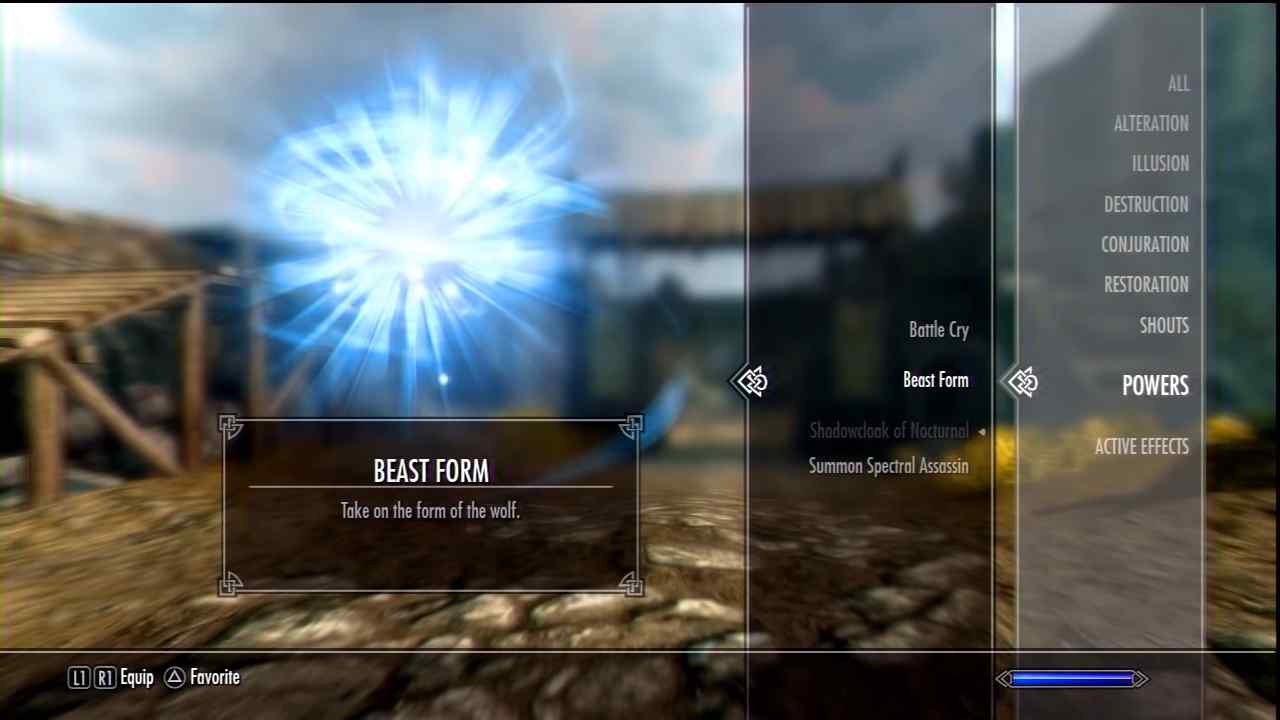Select Shadowcloak of Nocturnal from the list

pos(888,431)
